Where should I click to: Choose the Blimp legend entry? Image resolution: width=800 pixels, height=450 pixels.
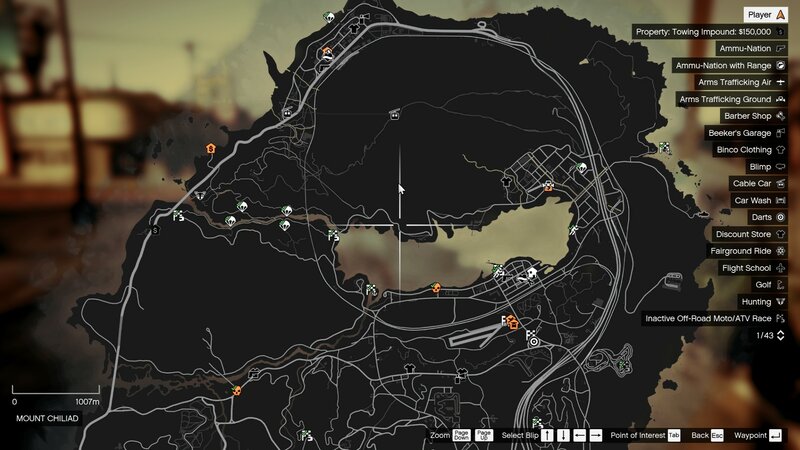[x=765, y=167]
